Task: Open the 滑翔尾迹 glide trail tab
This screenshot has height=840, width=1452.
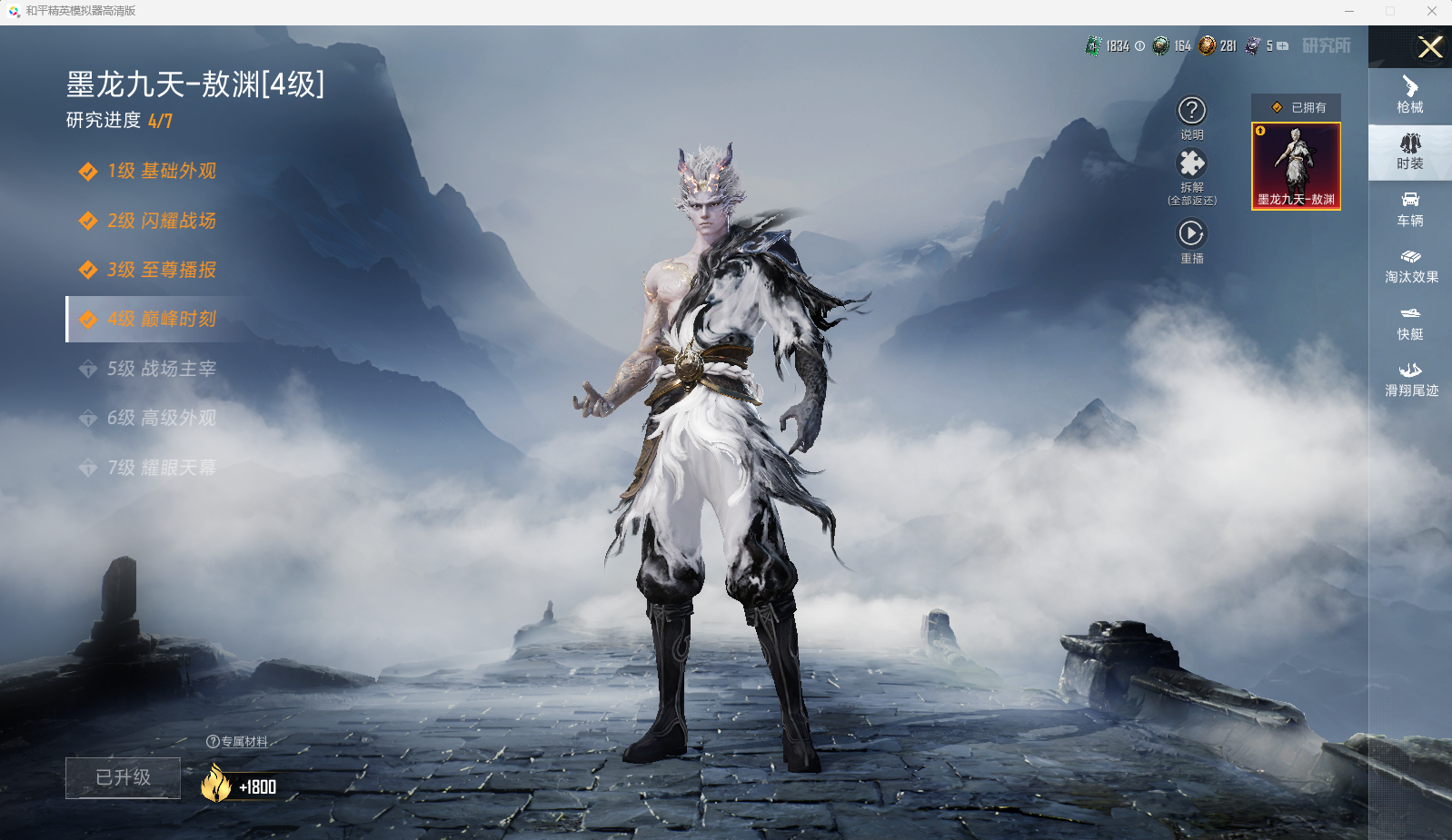Action: pyautogui.click(x=1410, y=379)
